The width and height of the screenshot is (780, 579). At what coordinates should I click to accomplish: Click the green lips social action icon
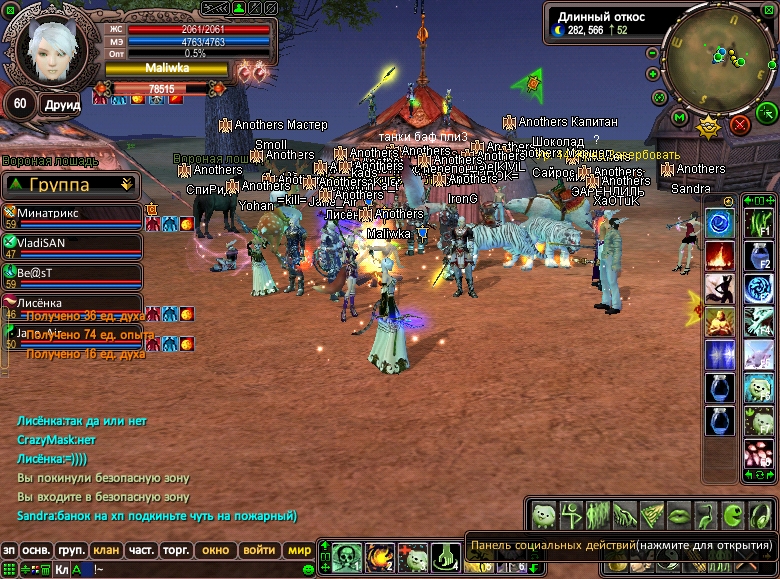click(679, 515)
